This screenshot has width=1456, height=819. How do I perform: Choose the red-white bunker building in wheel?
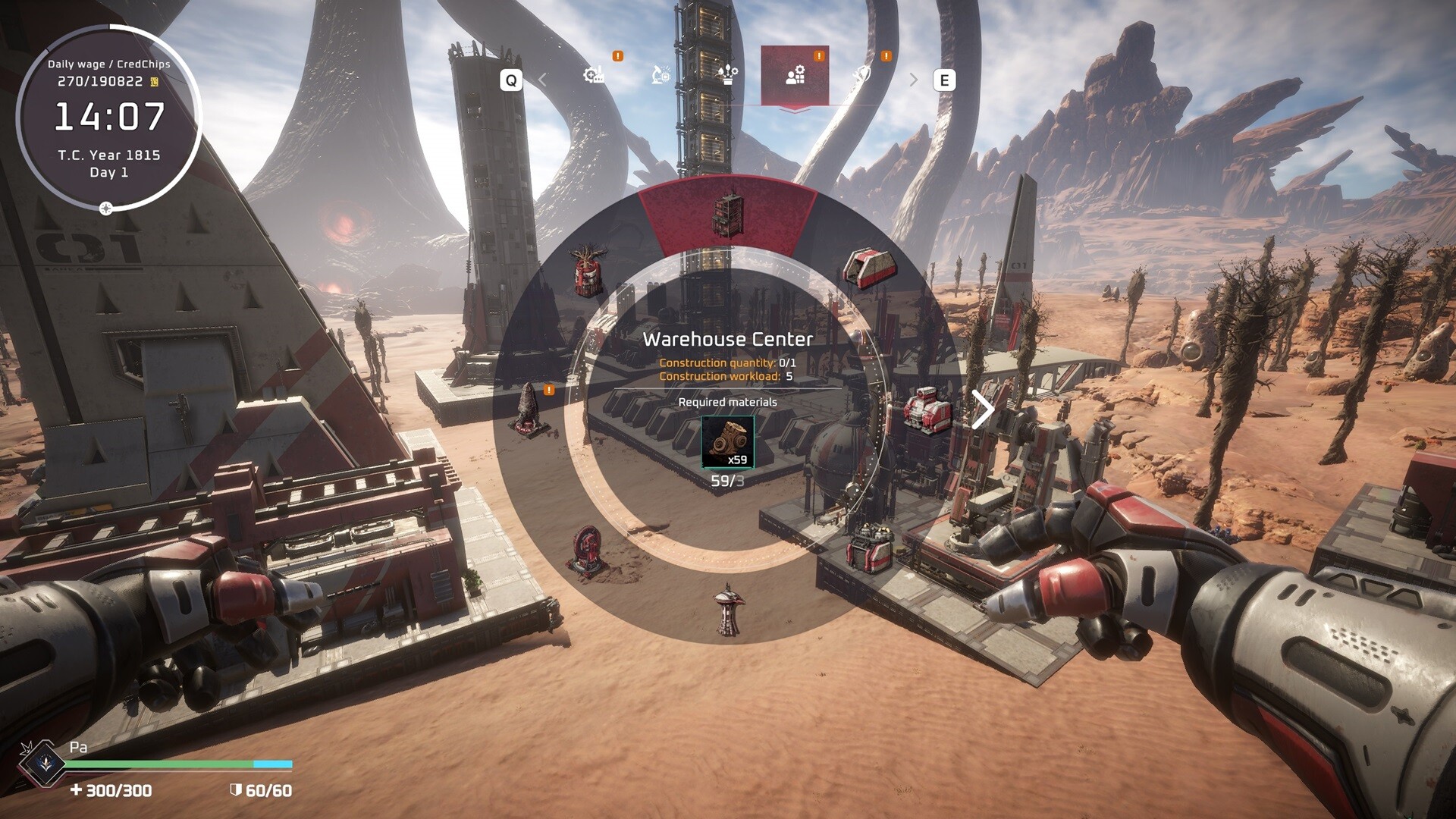[x=869, y=268]
